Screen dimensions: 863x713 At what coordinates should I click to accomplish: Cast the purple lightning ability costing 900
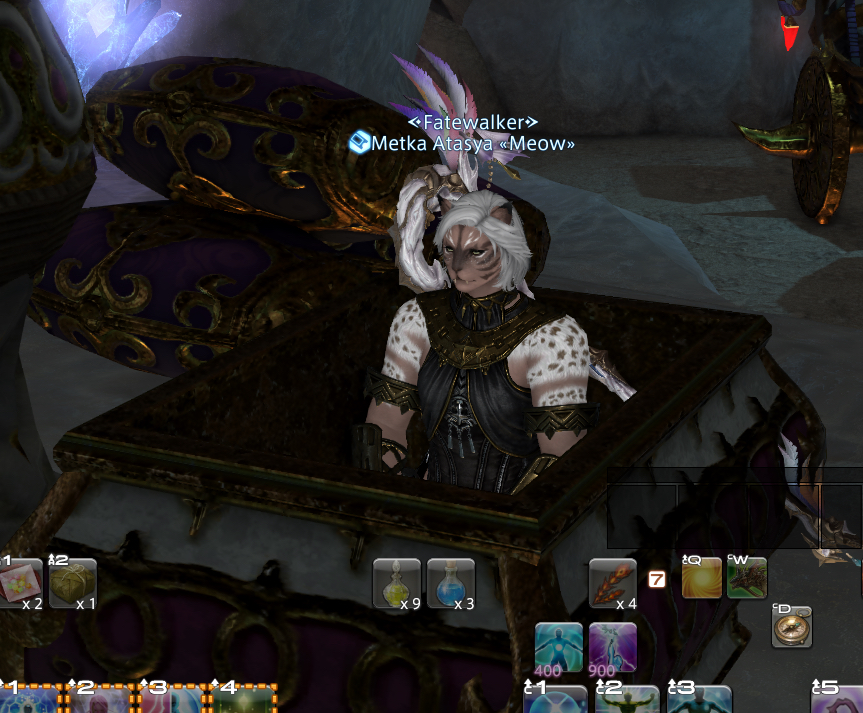point(612,646)
